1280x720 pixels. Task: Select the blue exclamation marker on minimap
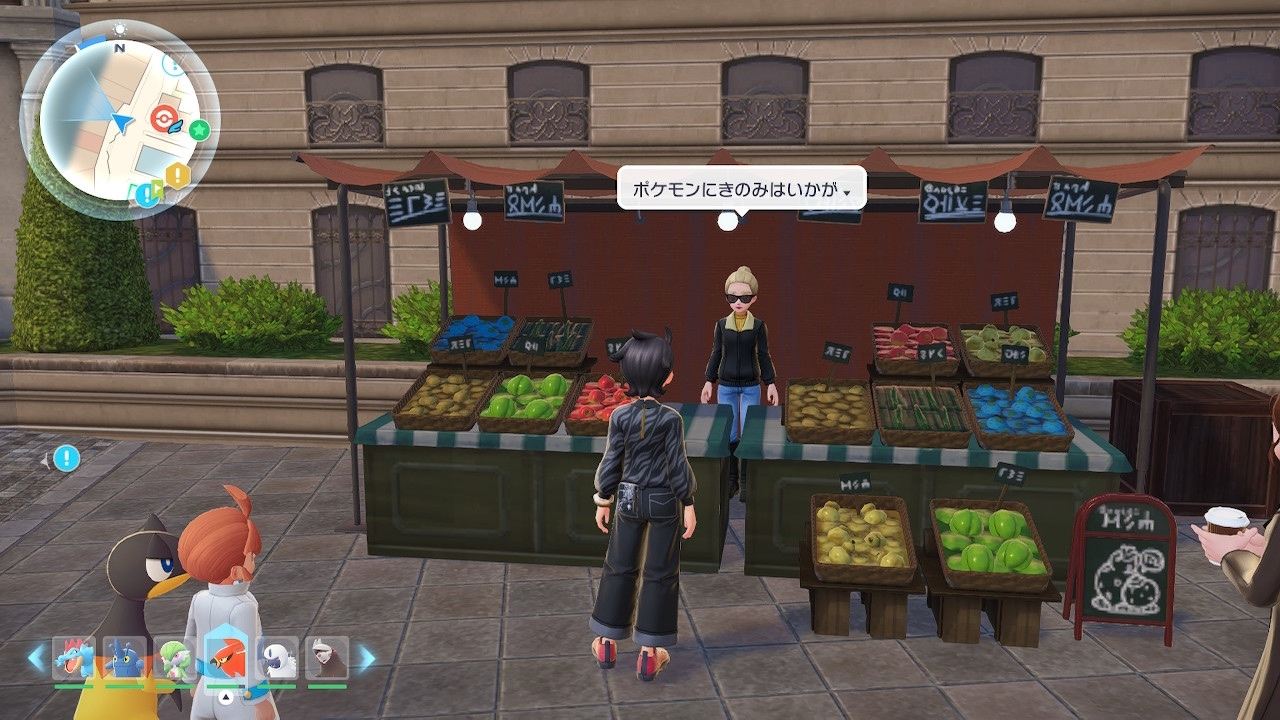tap(148, 193)
